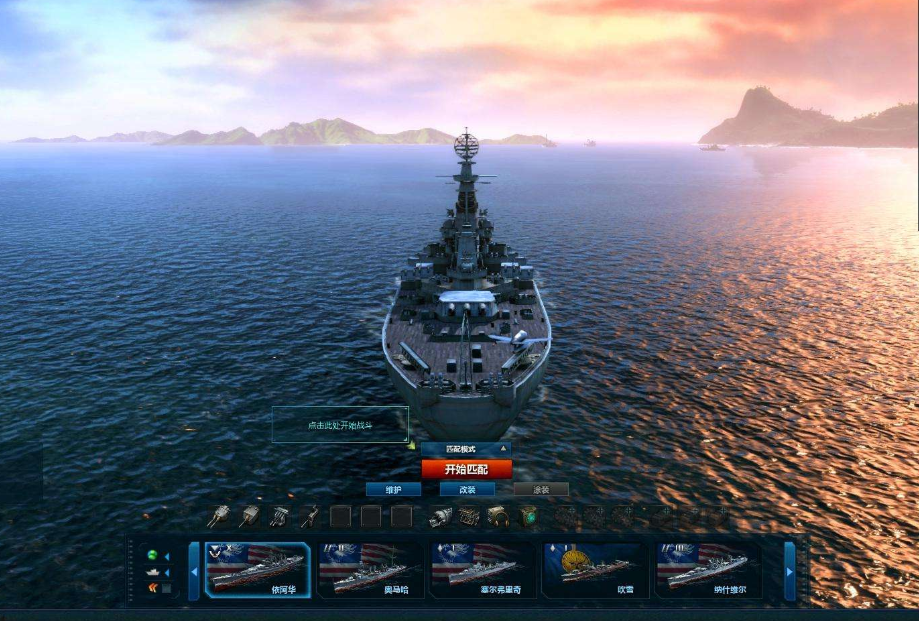Select the 依阿华 battleship card
919x621 pixels.
pyautogui.click(x=257, y=570)
